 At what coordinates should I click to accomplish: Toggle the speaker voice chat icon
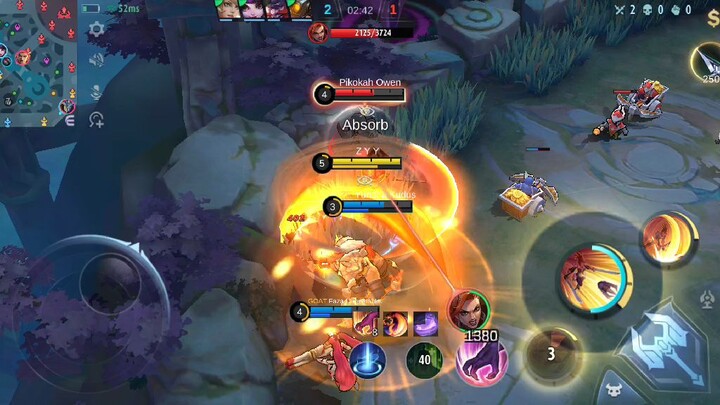click(x=97, y=59)
